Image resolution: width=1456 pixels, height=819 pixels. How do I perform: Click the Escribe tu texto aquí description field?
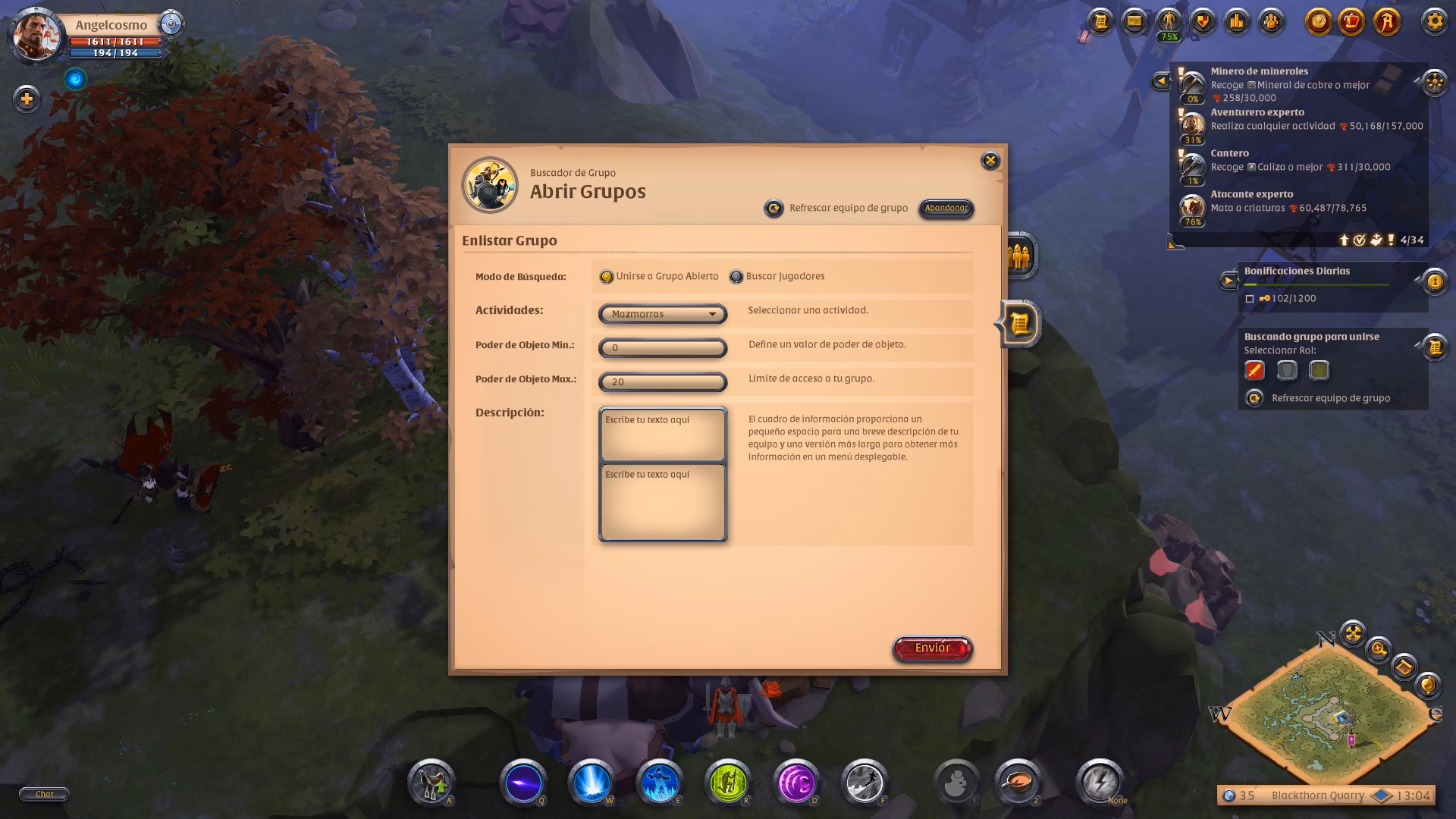tap(661, 432)
